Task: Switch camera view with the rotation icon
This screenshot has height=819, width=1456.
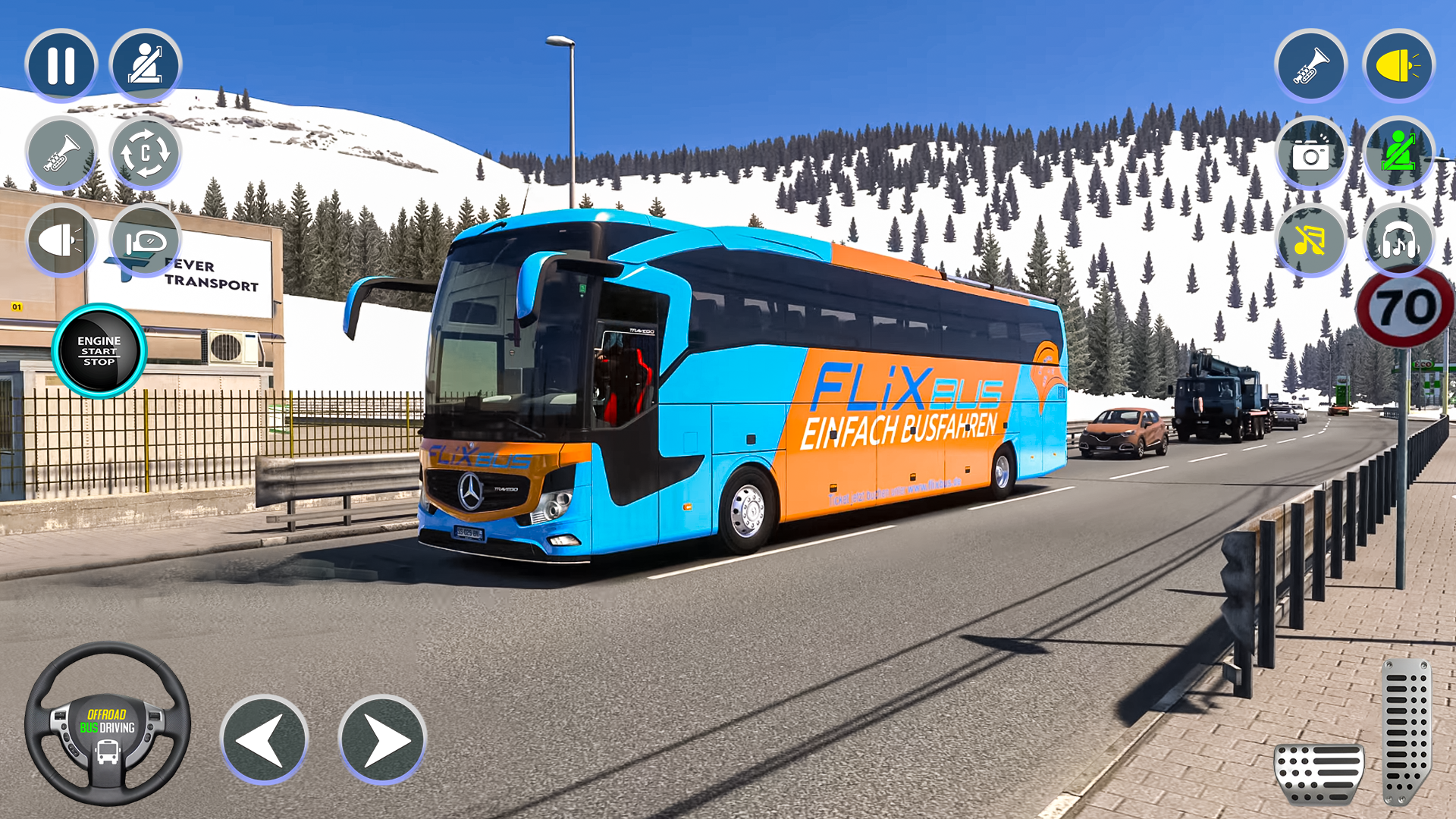Action: (146, 152)
